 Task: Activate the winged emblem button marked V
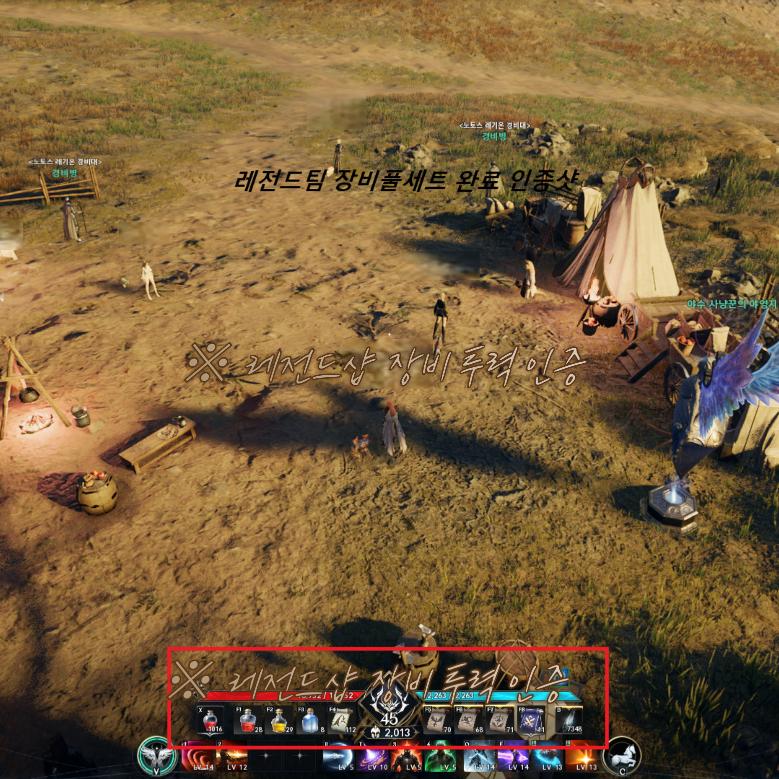(155, 755)
